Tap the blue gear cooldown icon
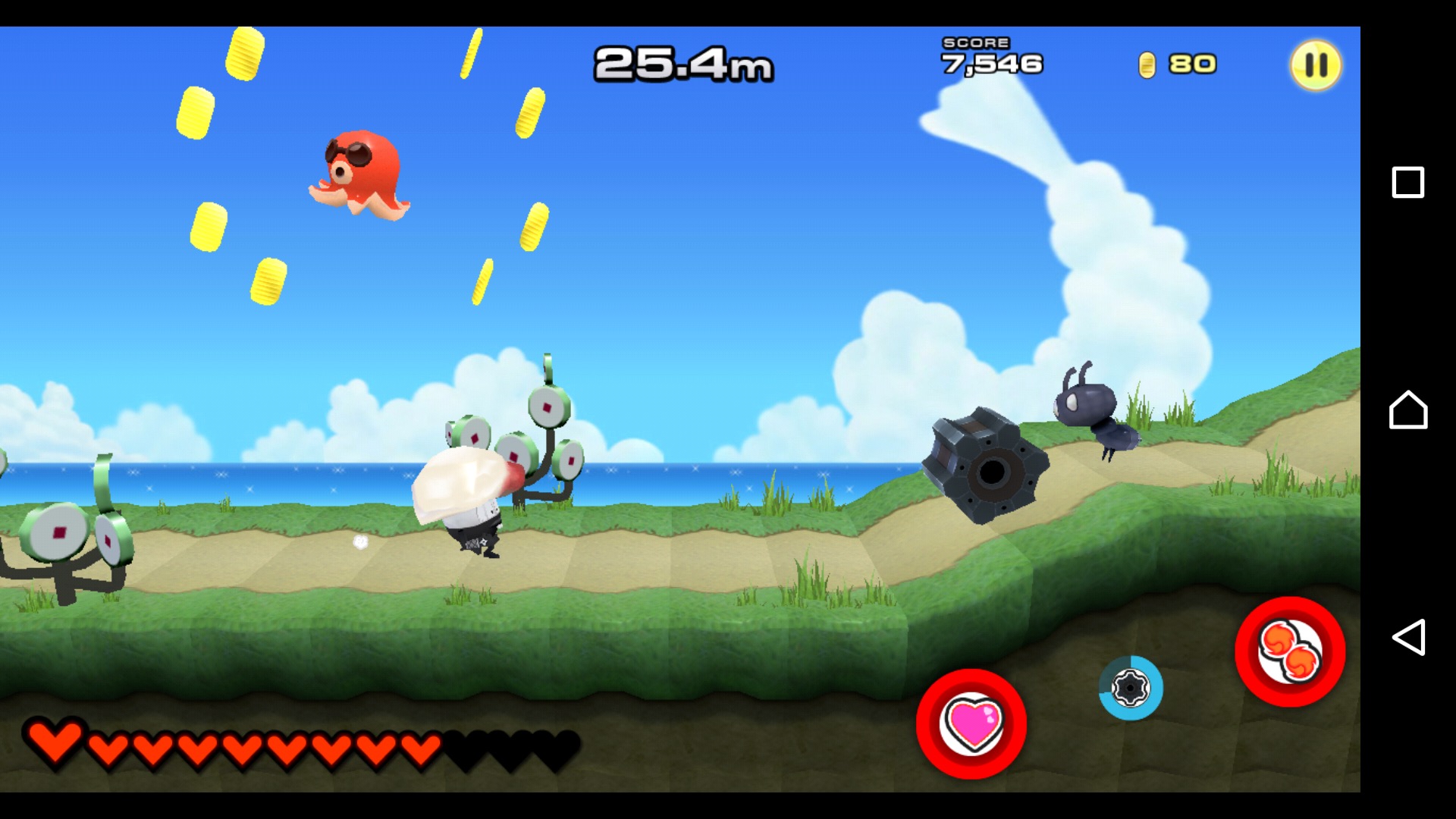 pyautogui.click(x=1130, y=688)
